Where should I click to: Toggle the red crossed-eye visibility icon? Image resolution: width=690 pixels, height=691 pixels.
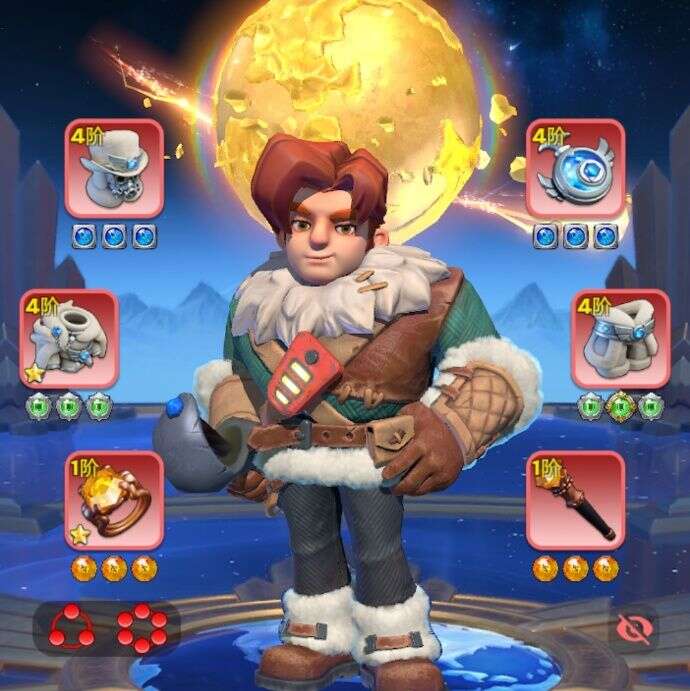(x=632, y=628)
